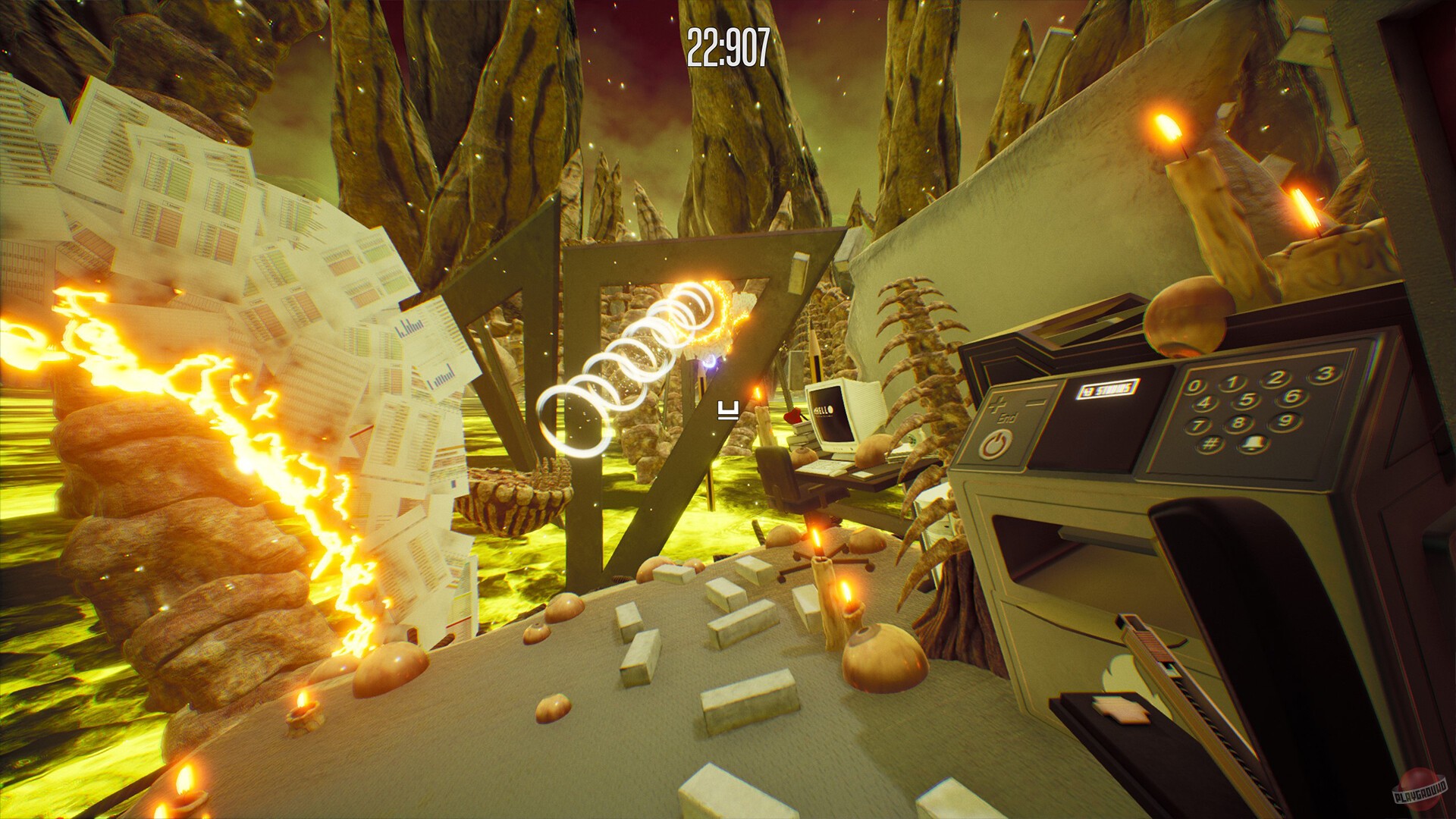Click the End label on the phone
The width and height of the screenshot is (1456, 819).
tap(1008, 418)
